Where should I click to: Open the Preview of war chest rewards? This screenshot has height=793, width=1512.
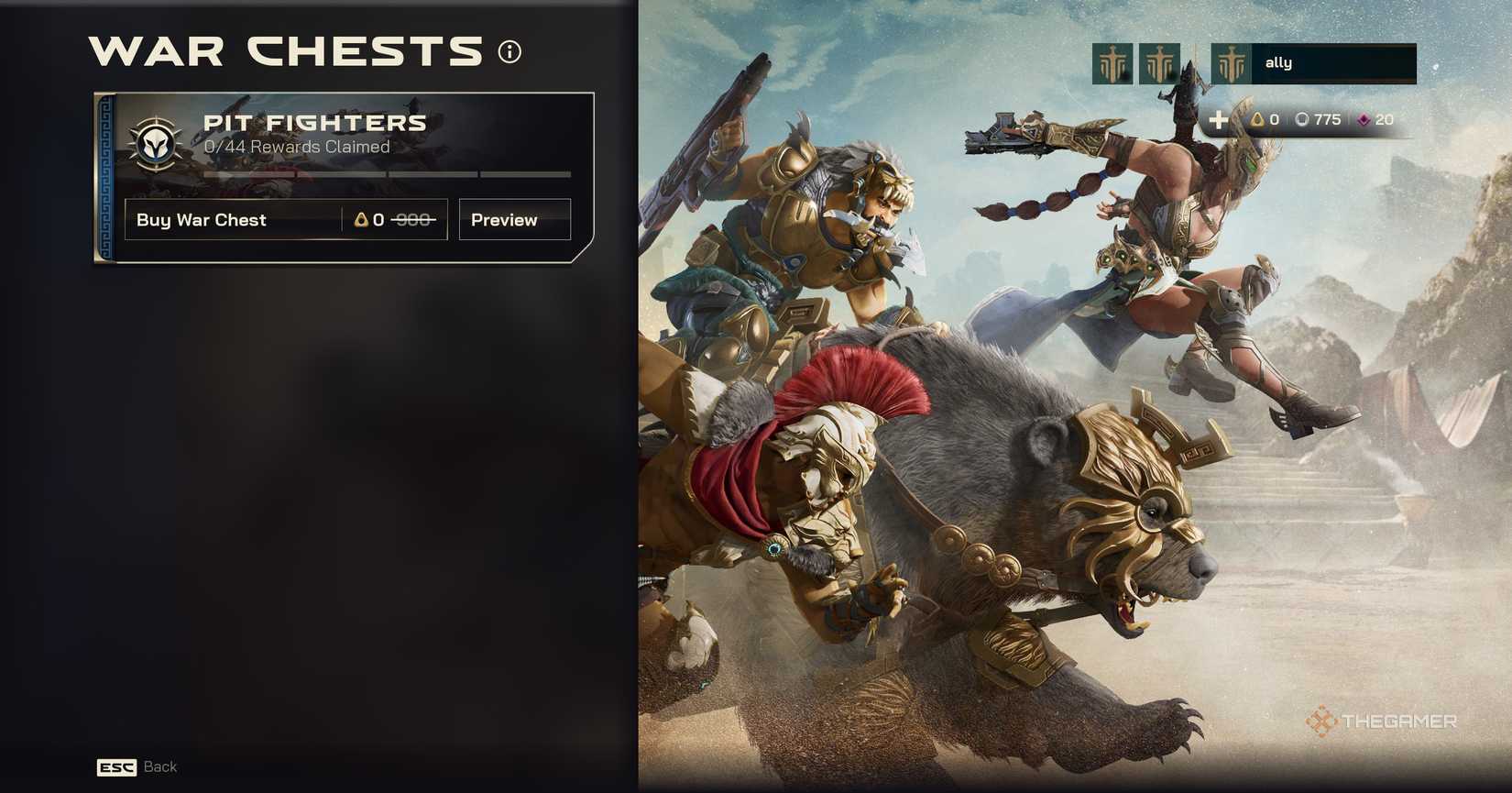(x=514, y=219)
